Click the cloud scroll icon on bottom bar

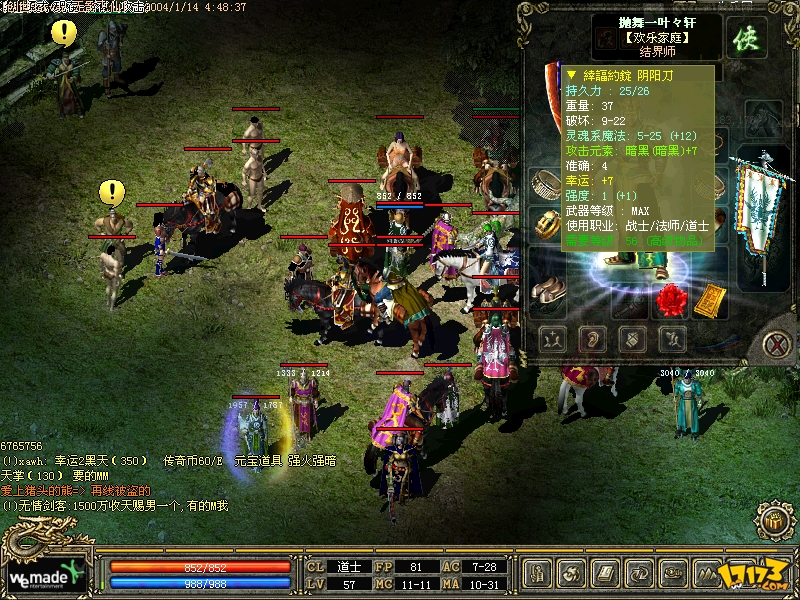coord(670,573)
